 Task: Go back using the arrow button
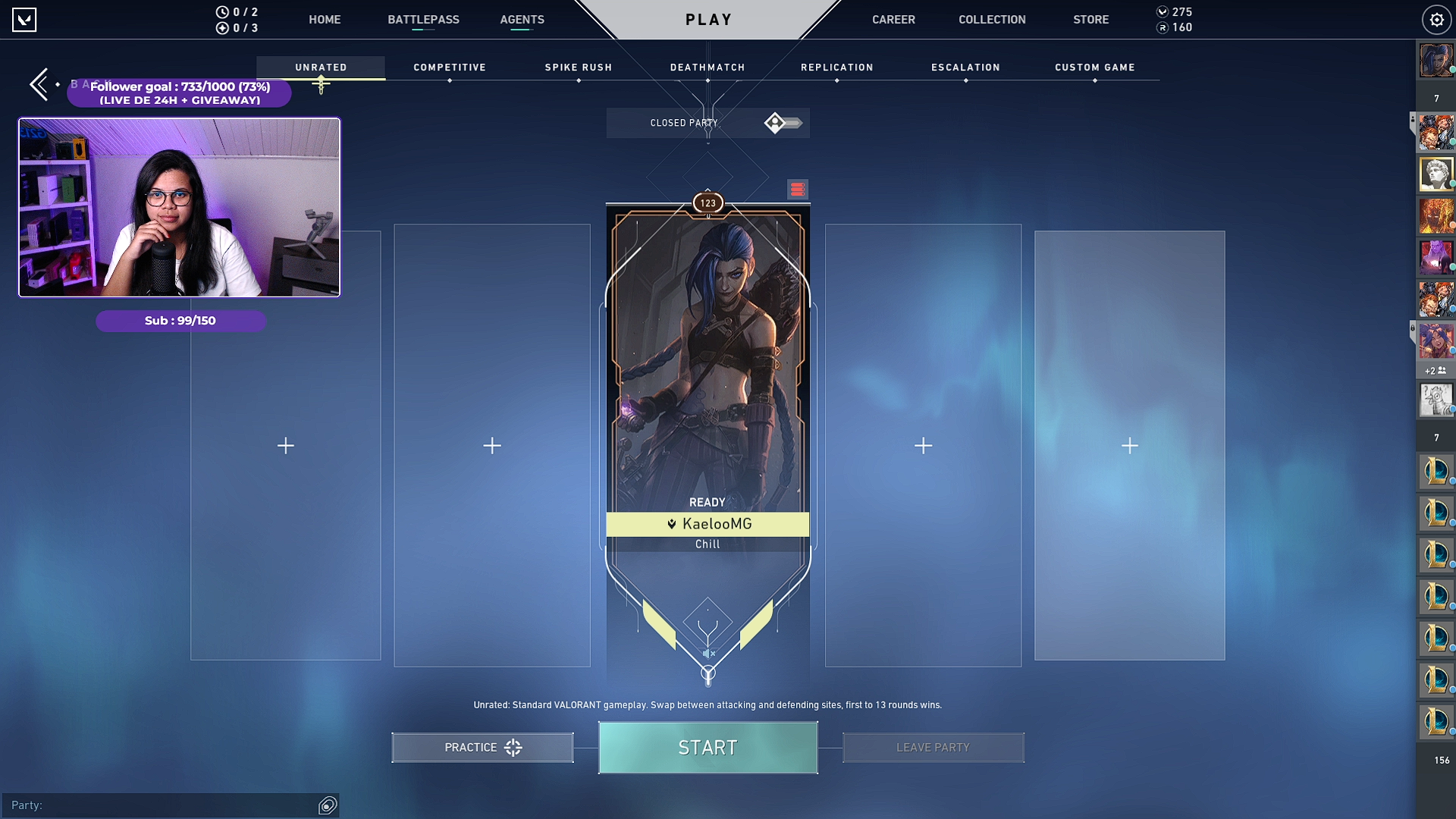coord(39,84)
